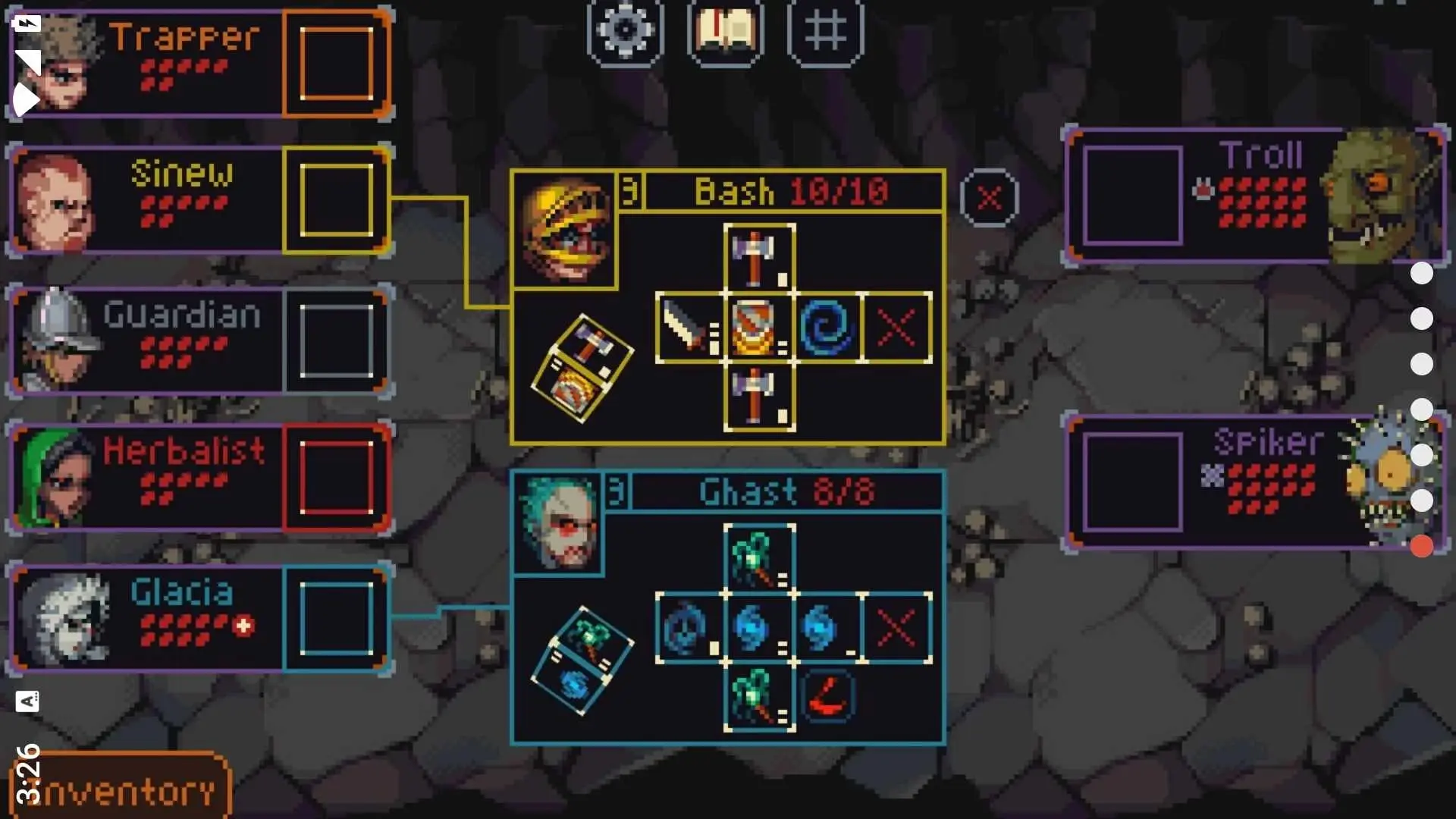Open the Inventory panel
1456x819 pixels.
pyautogui.click(x=120, y=790)
